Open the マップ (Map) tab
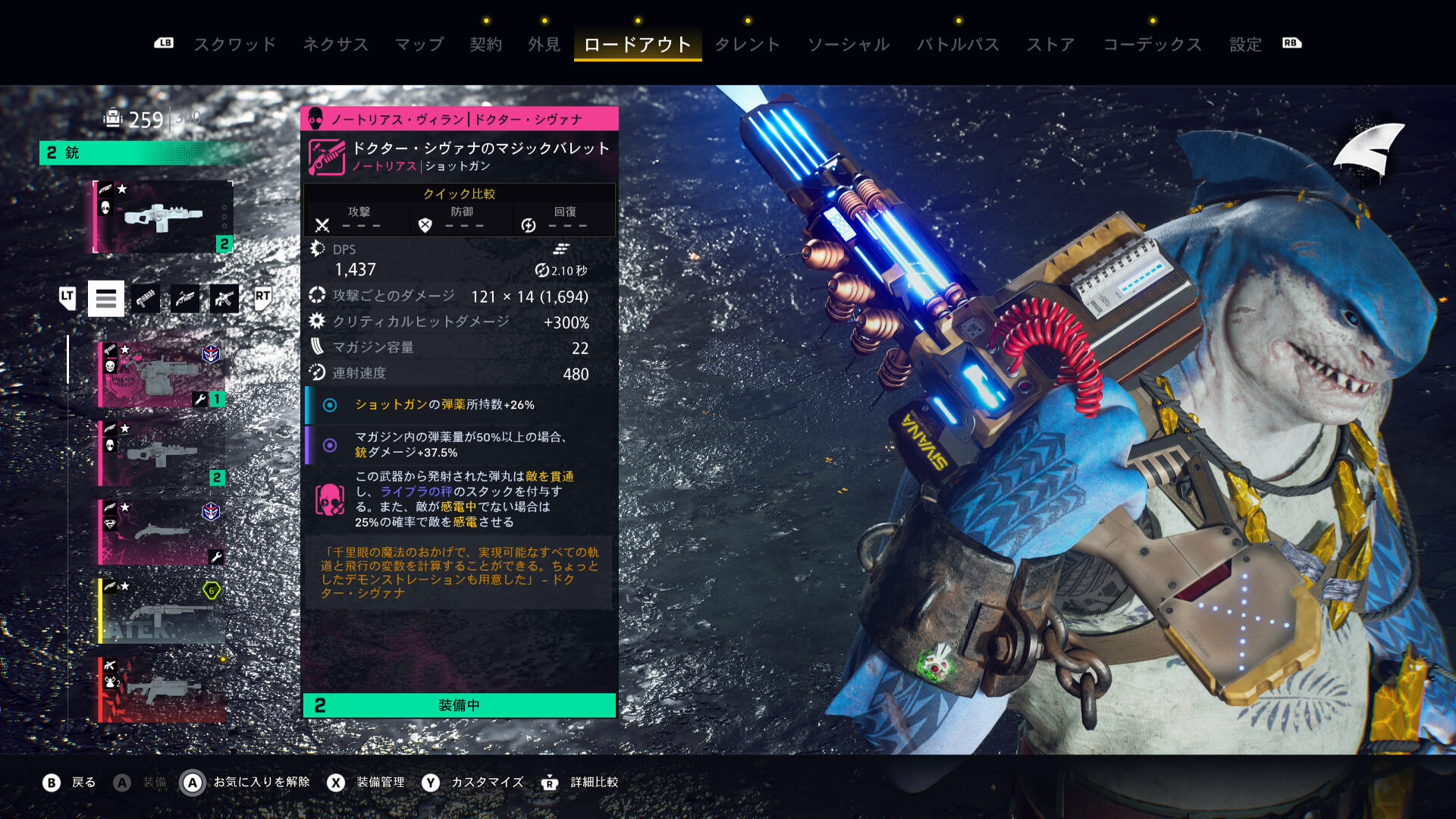 [419, 44]
